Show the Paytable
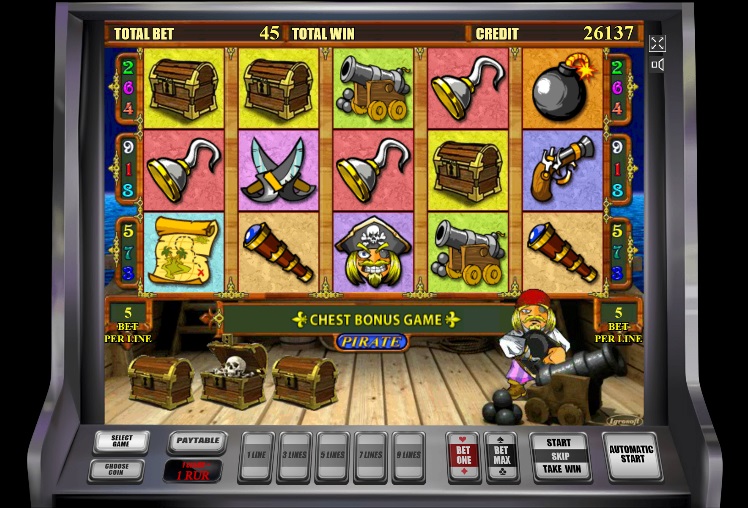Screen dimensions: 748x508 (196, 441)
